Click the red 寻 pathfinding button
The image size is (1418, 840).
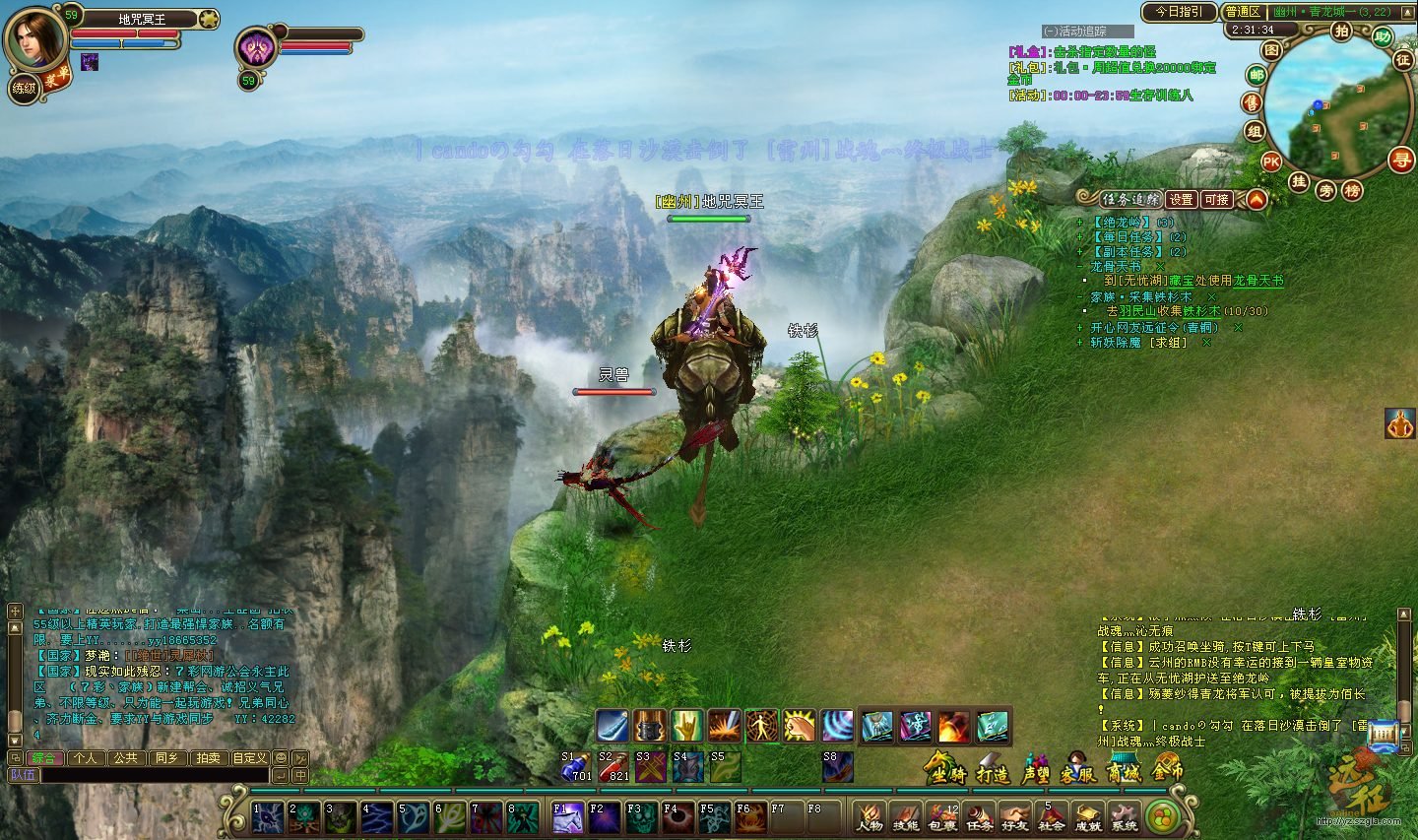point(1400,160)
